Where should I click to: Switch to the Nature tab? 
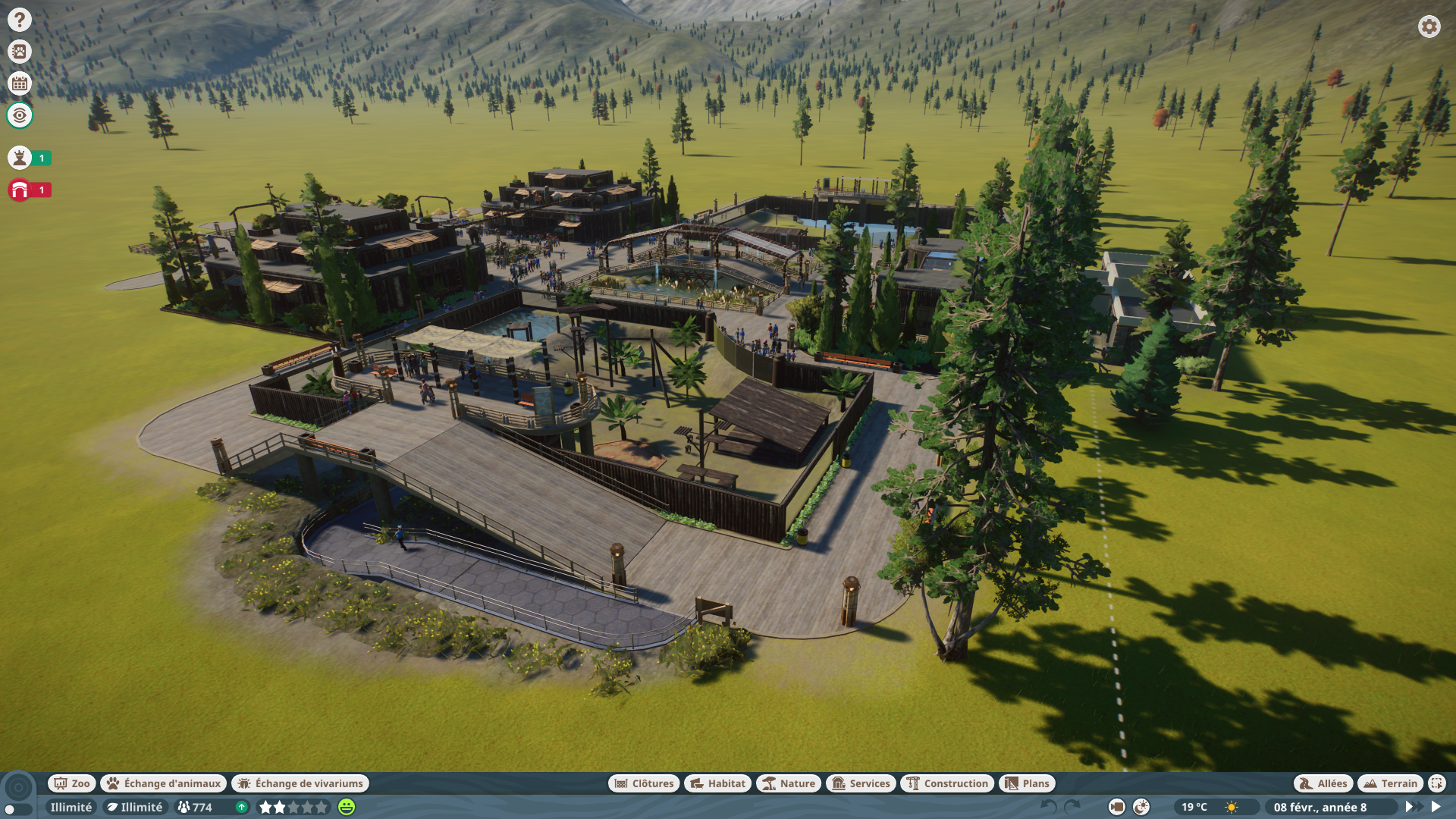[x=789, y=783]
